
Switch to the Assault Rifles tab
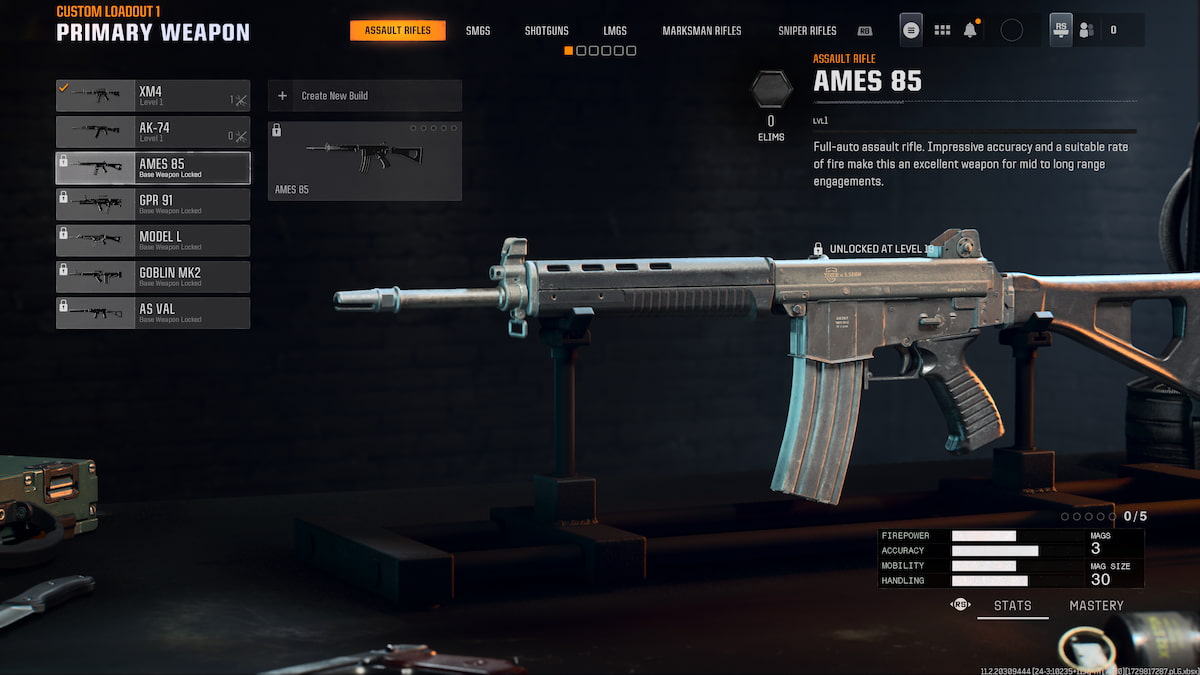click(397, 31)
